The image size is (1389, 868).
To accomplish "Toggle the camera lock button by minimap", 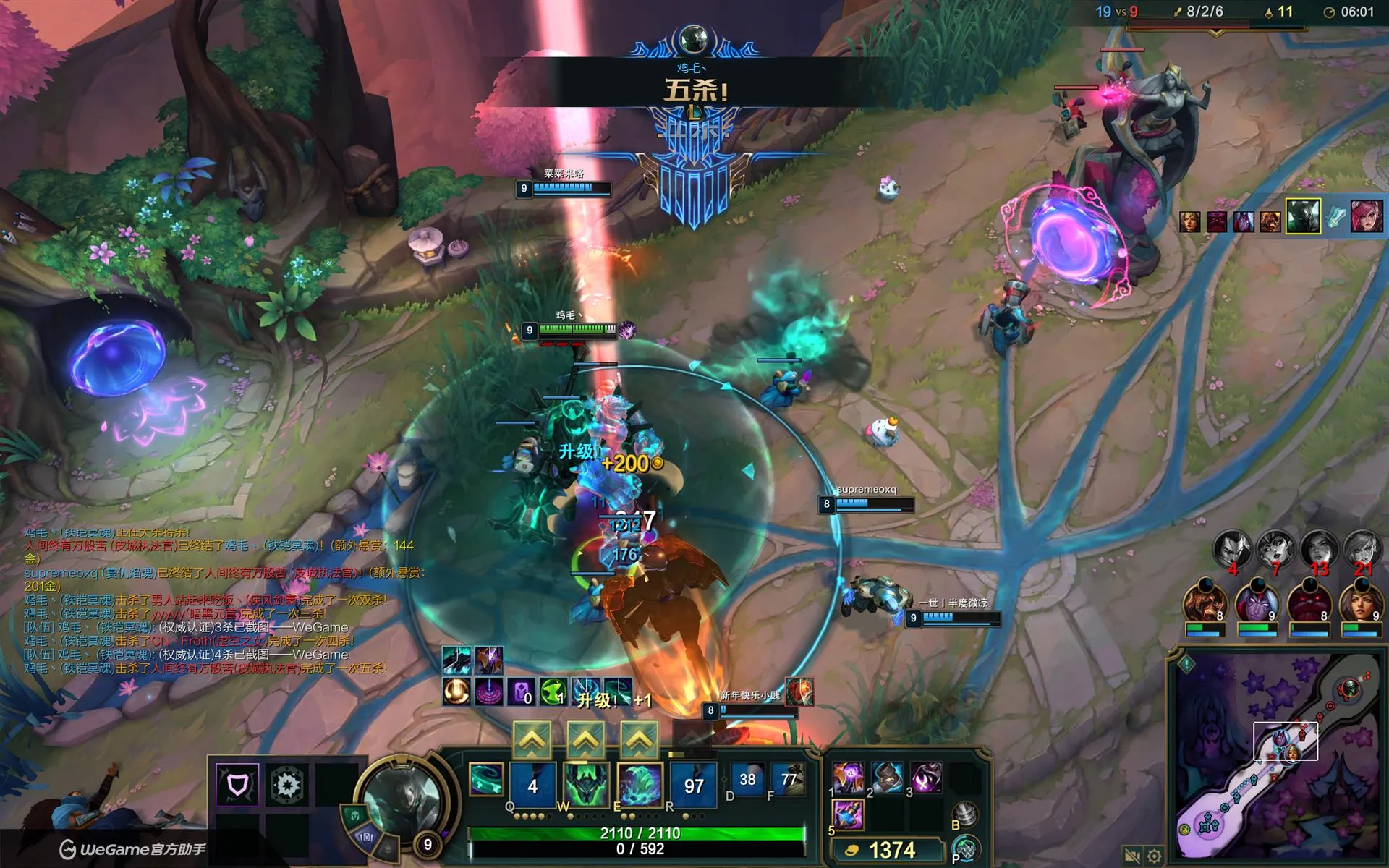I will click(x=1132, y=856).
